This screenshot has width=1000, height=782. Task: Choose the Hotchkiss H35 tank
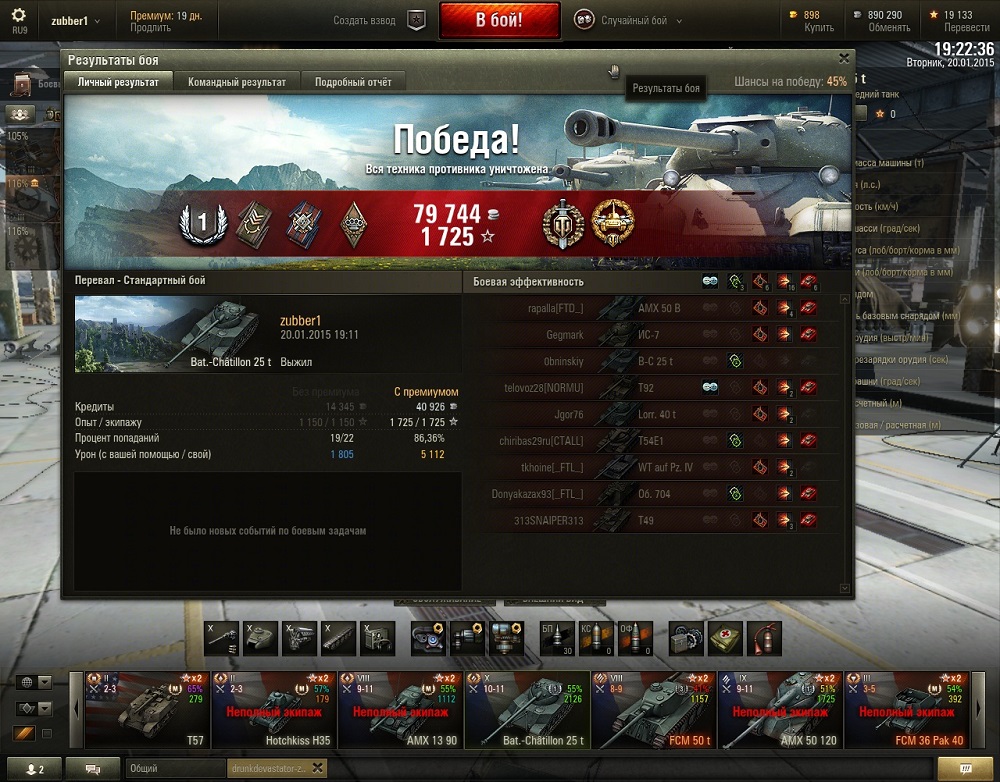coord(274,710)
